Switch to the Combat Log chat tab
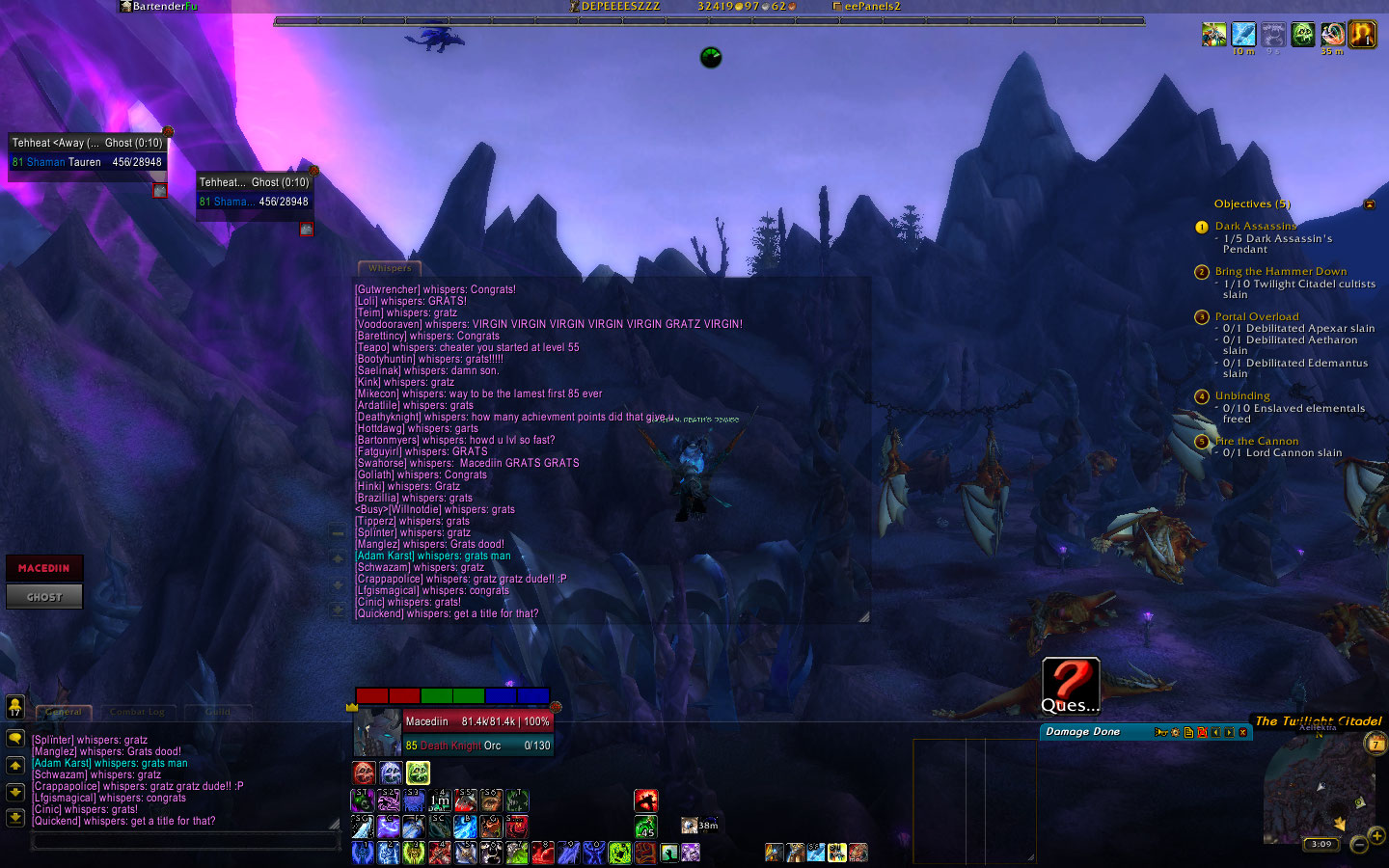The image size is (1389, 868). coord(137,712)
